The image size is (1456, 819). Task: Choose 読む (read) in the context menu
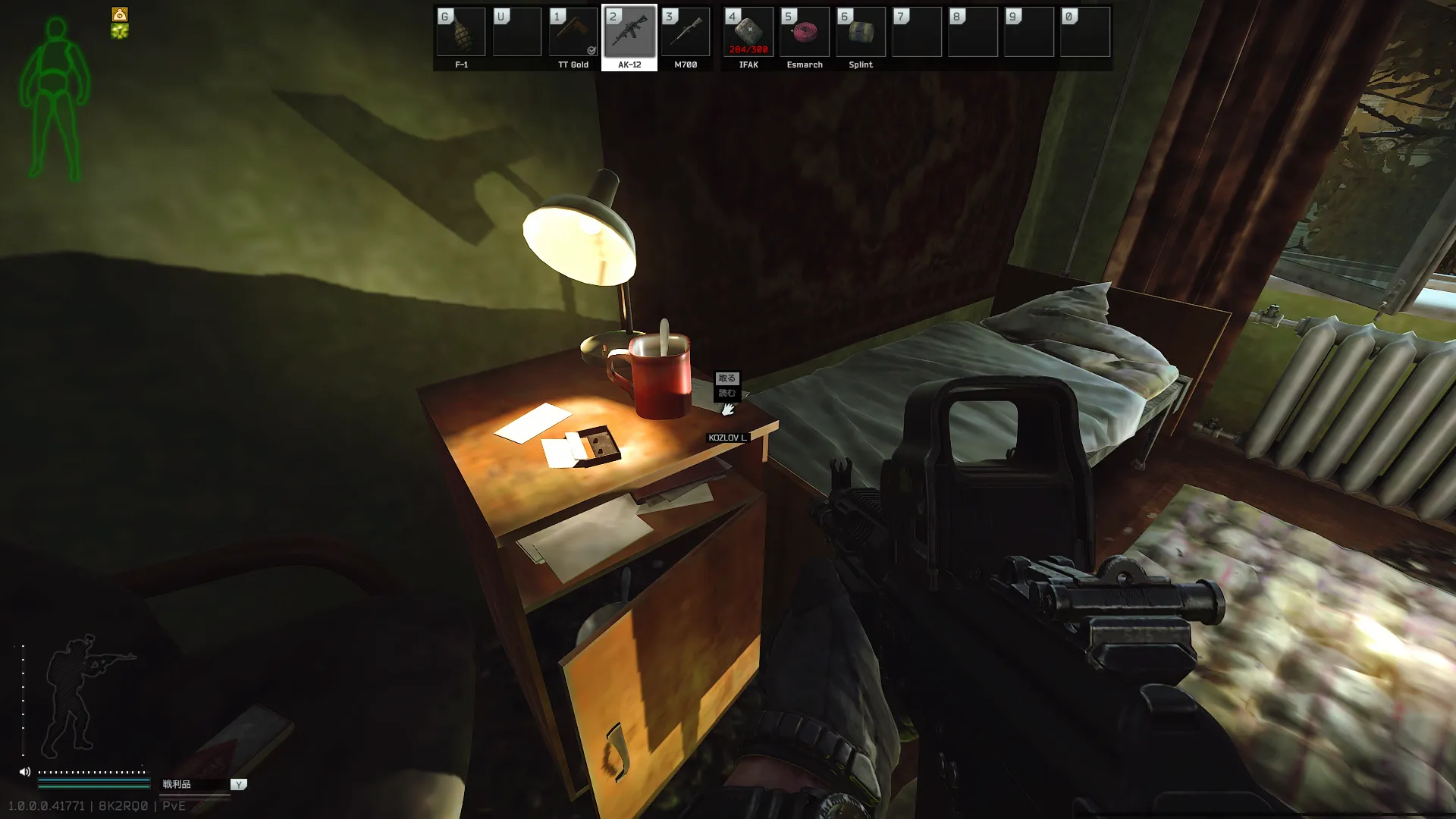pos(726,393)
